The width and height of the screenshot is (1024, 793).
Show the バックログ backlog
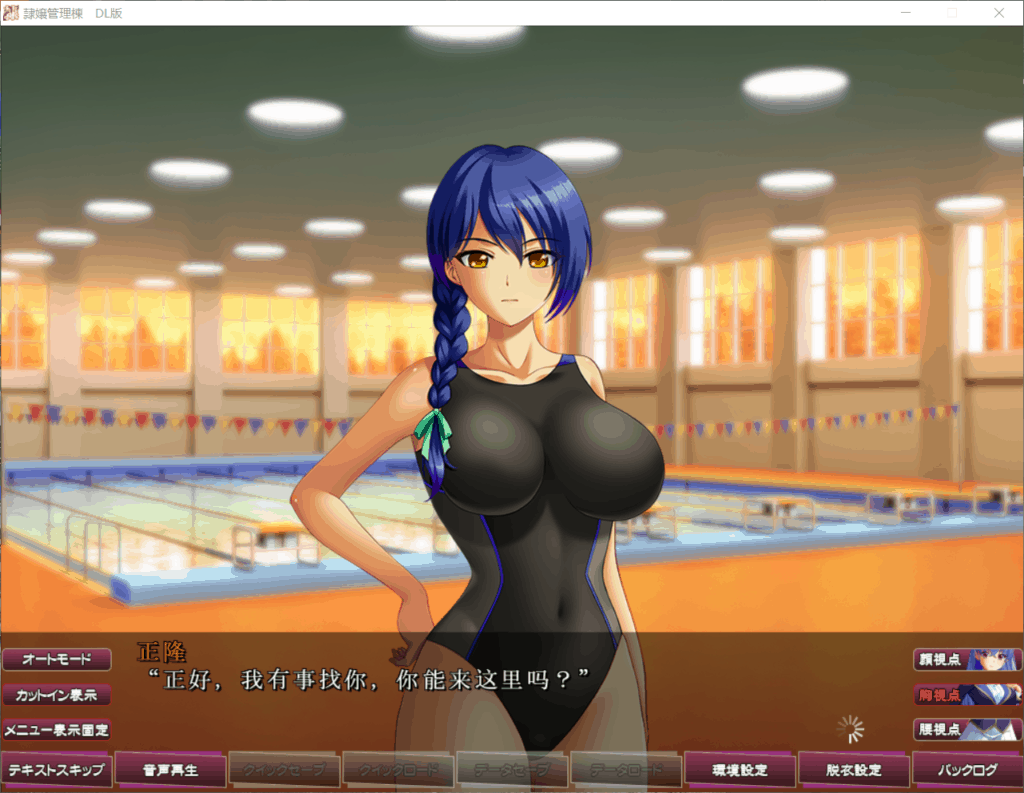tap(968, 770)
